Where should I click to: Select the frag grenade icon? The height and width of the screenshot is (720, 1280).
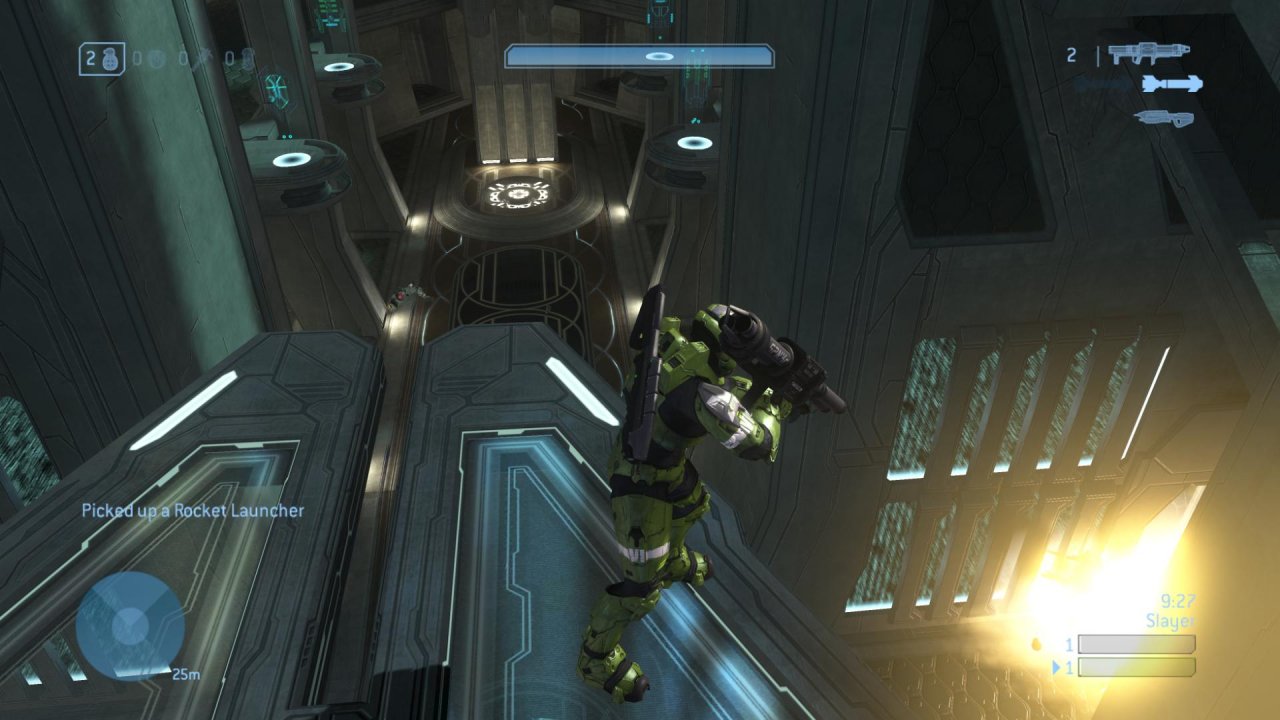pos(110,60)
